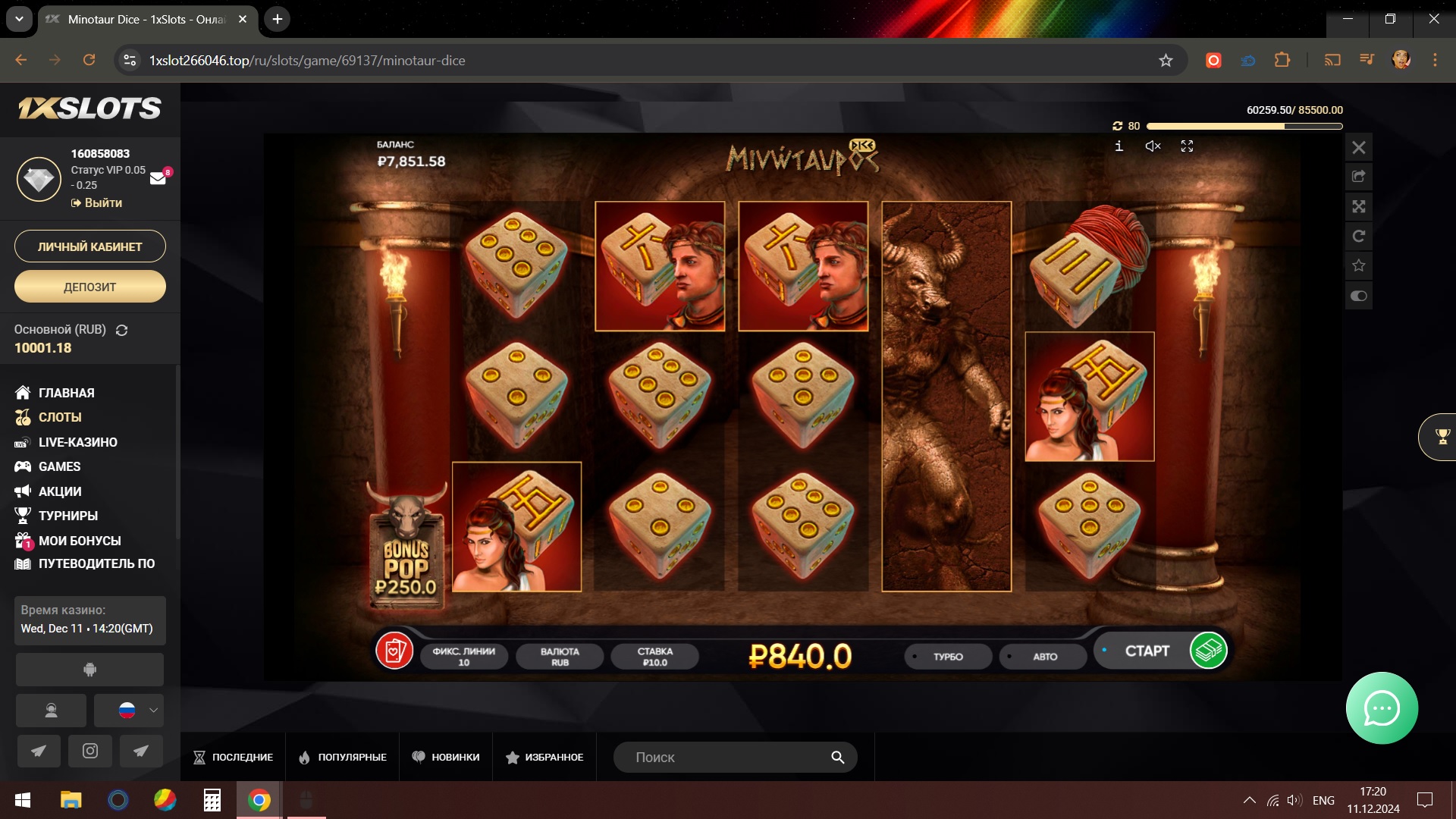Click the red cards gamble icon
Viewport: 1456px width, 819px height.
point(394,651)
